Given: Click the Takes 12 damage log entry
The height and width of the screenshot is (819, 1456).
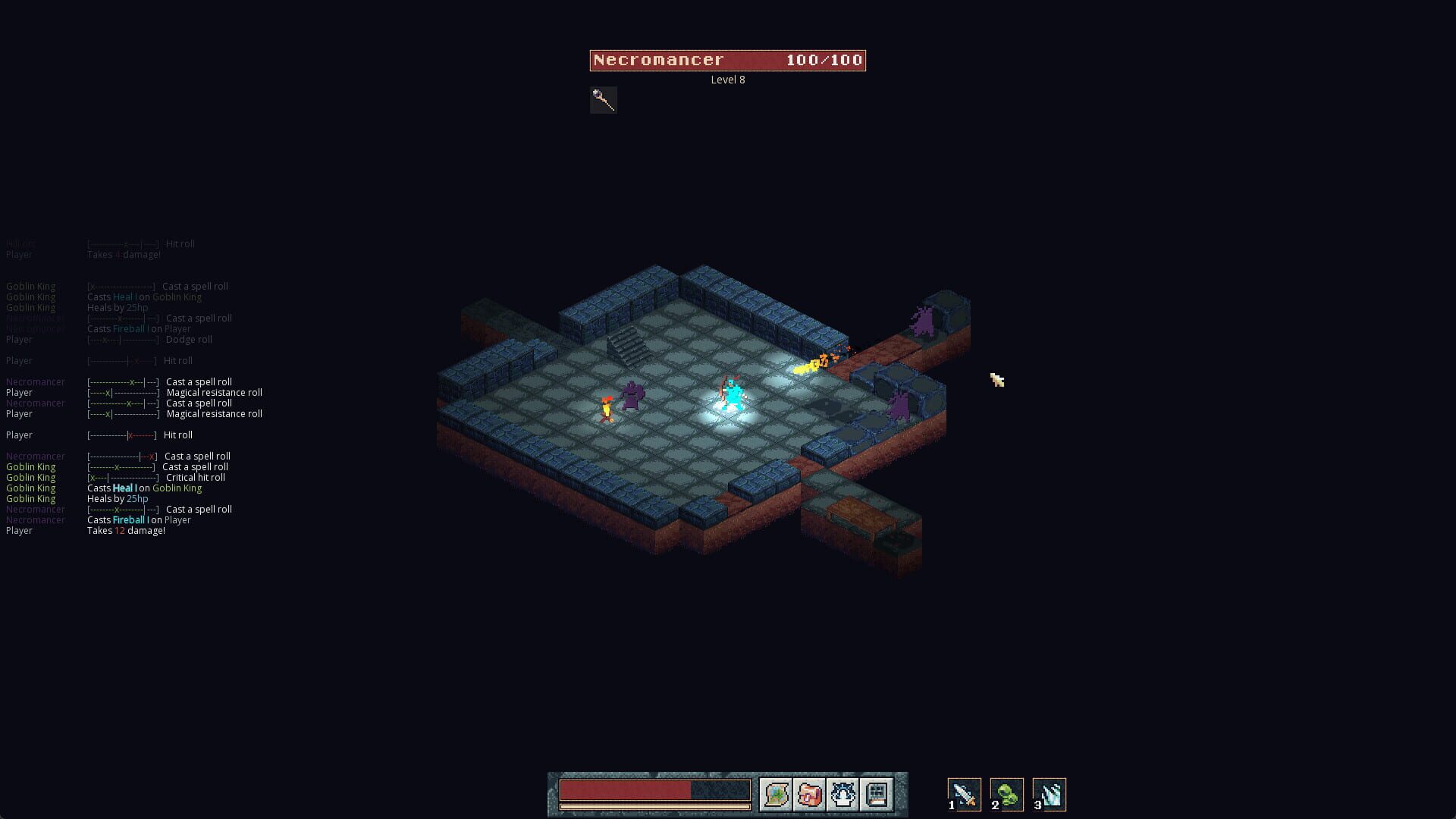Looking at the screenshot, I should pos(126,530).
